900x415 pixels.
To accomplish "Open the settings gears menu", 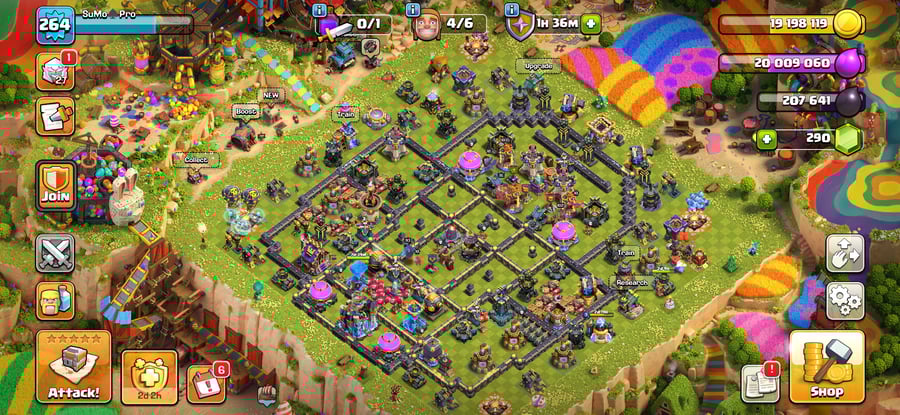I will point(845,299).
